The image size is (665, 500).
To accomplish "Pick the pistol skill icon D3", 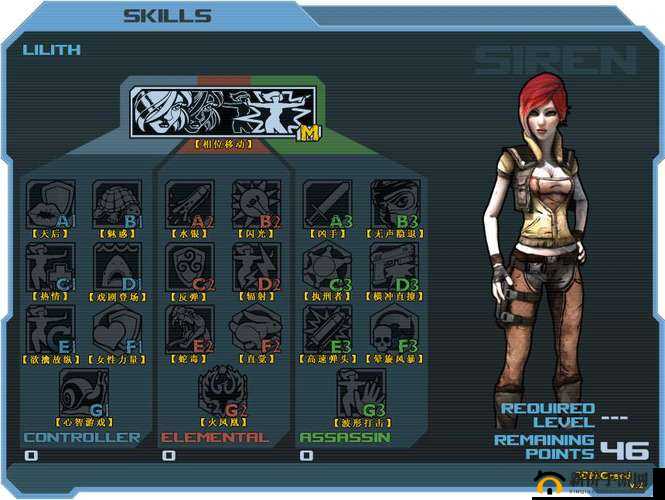I will pyautogui.click(x=395, y=265).
